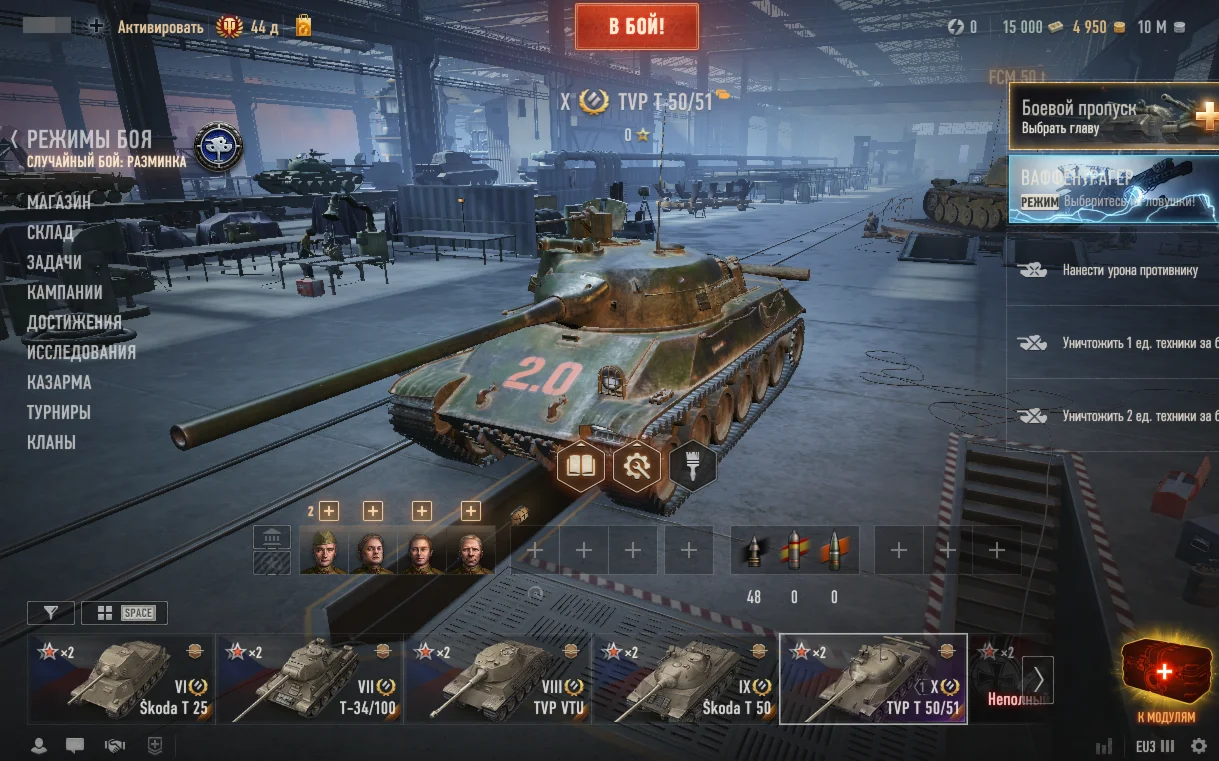This screenshot has height=761, width=1219.
Task: Start battle with the В БОЙ! button
Action: (x=636, y=26)
